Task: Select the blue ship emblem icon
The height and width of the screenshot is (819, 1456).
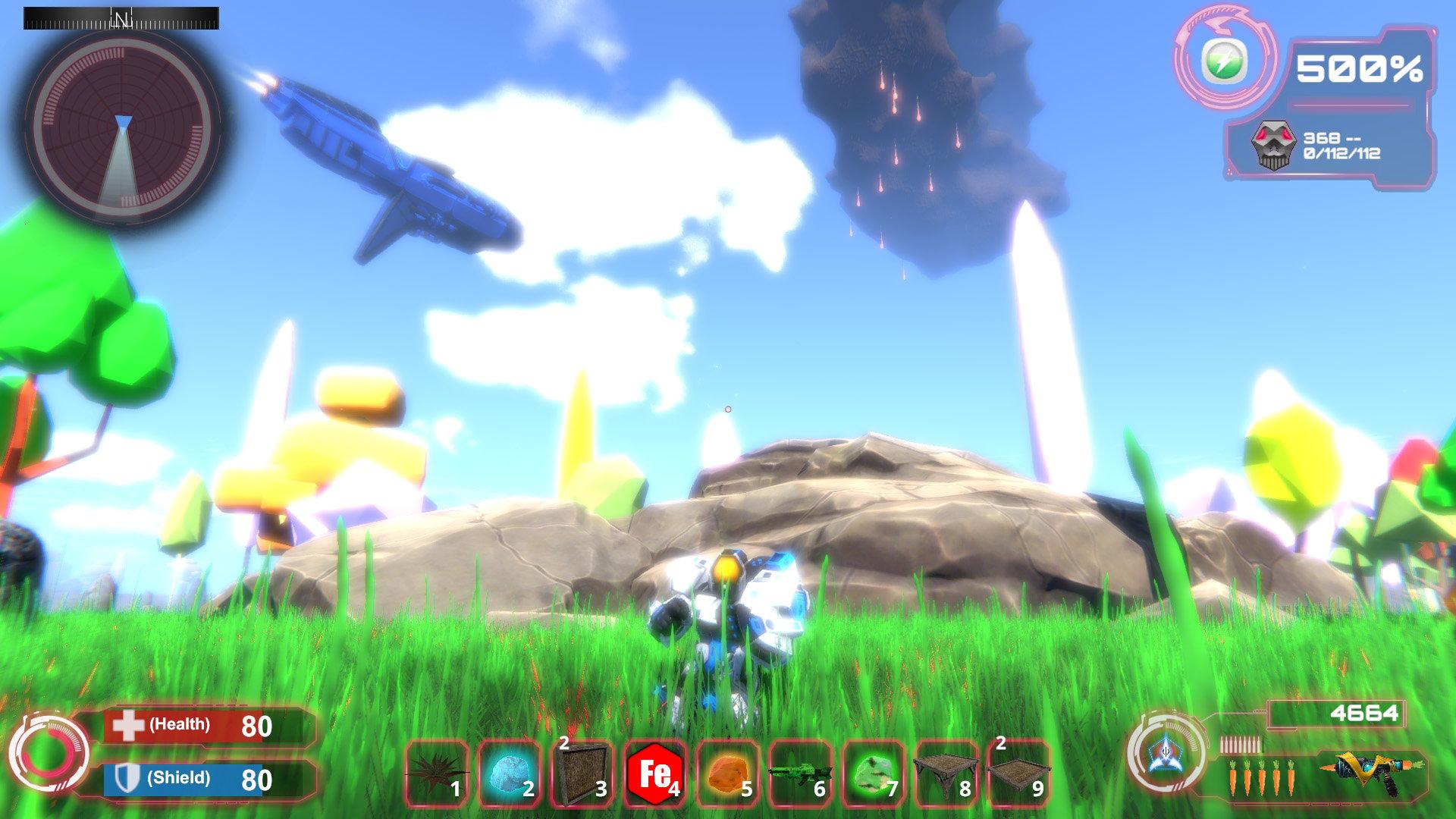Action: tap(1163, 753)
